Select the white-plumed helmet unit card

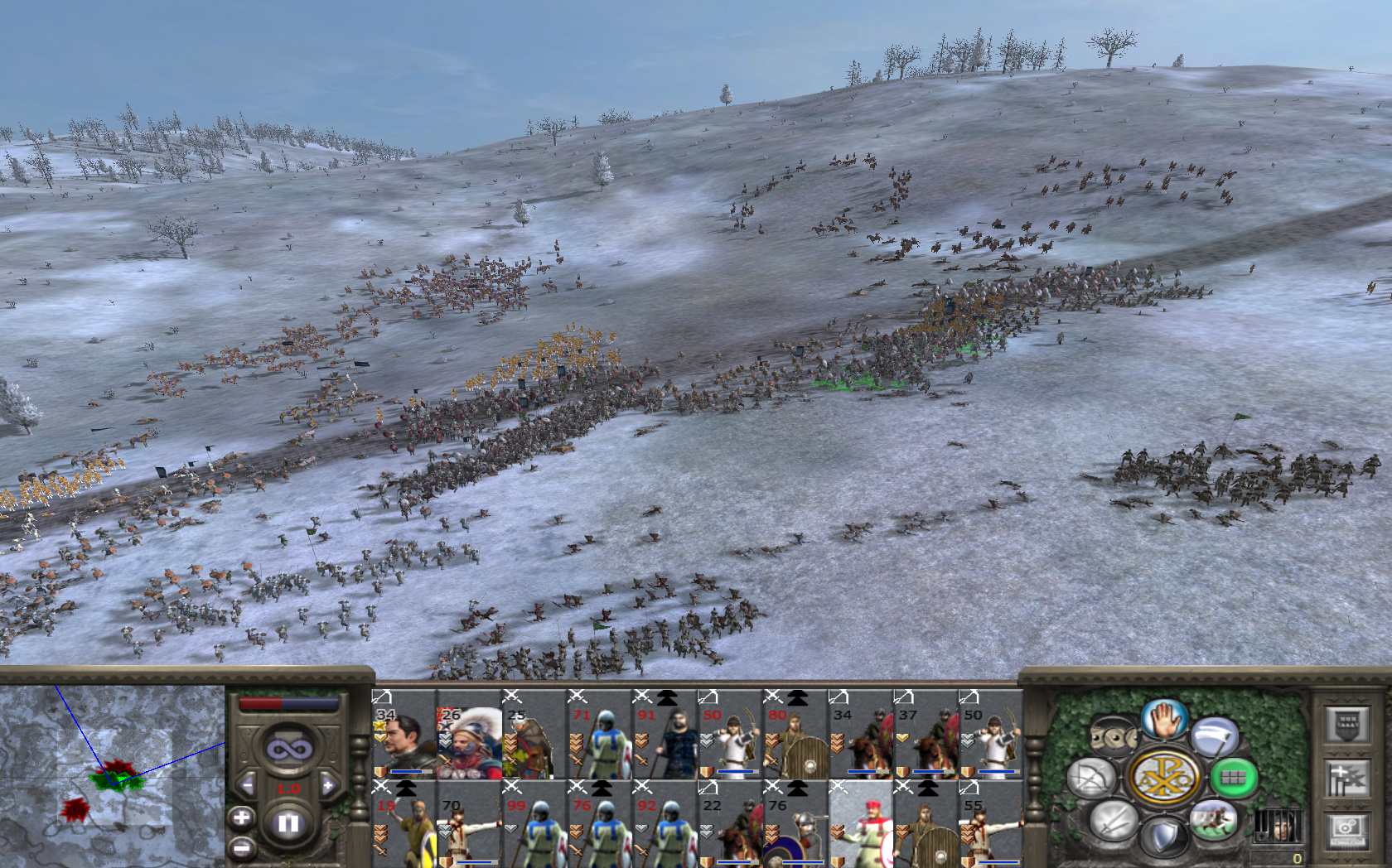(469, 734)
